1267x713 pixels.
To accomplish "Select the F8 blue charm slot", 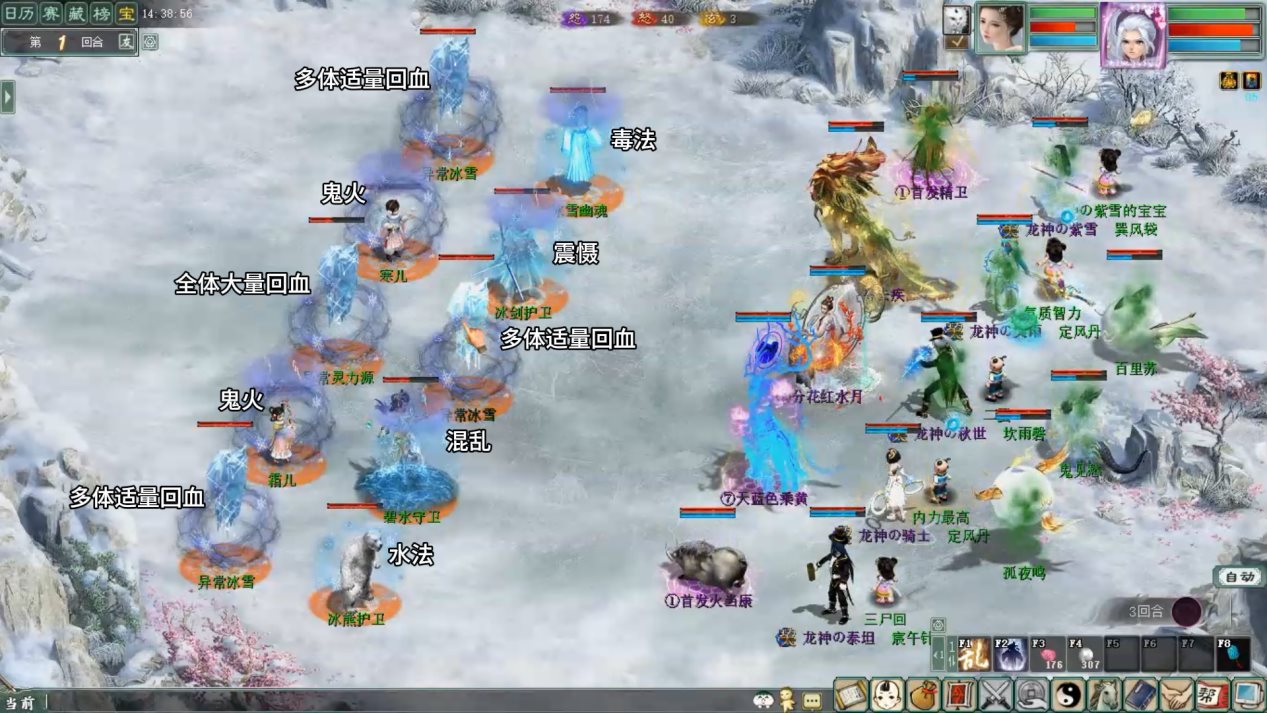I will 1232,655.
